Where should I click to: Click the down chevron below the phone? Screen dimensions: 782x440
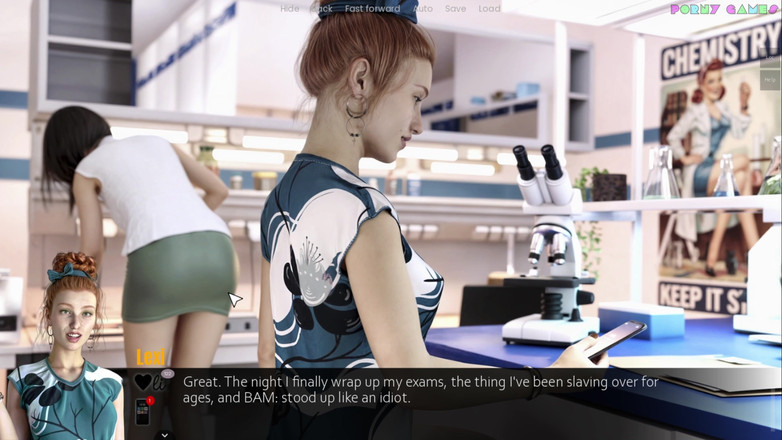tap(164, 435)
